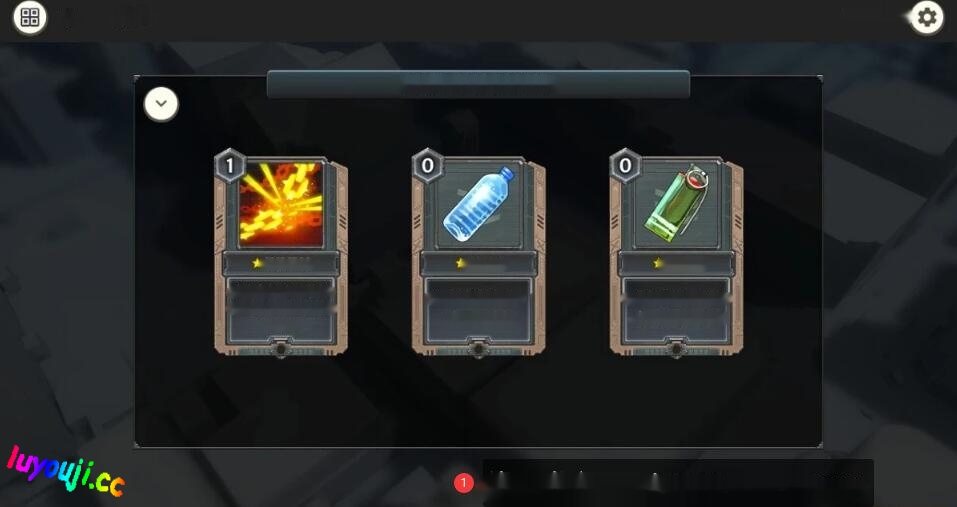957x507 pixels.
Task: Collapse the panel with the chevron button
Action: coord(162,104)
